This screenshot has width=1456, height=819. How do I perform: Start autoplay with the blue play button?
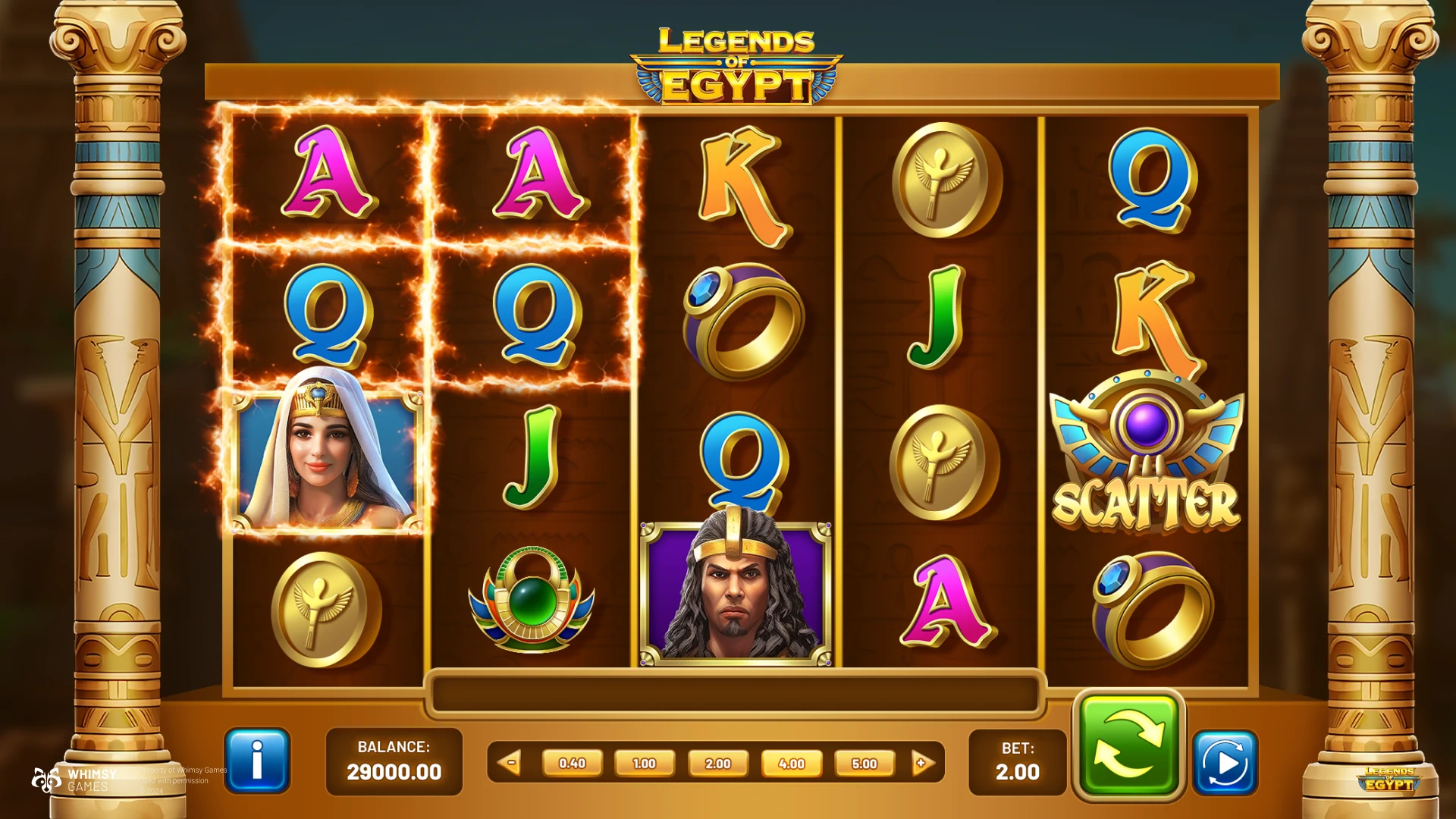pos(1225,762)
